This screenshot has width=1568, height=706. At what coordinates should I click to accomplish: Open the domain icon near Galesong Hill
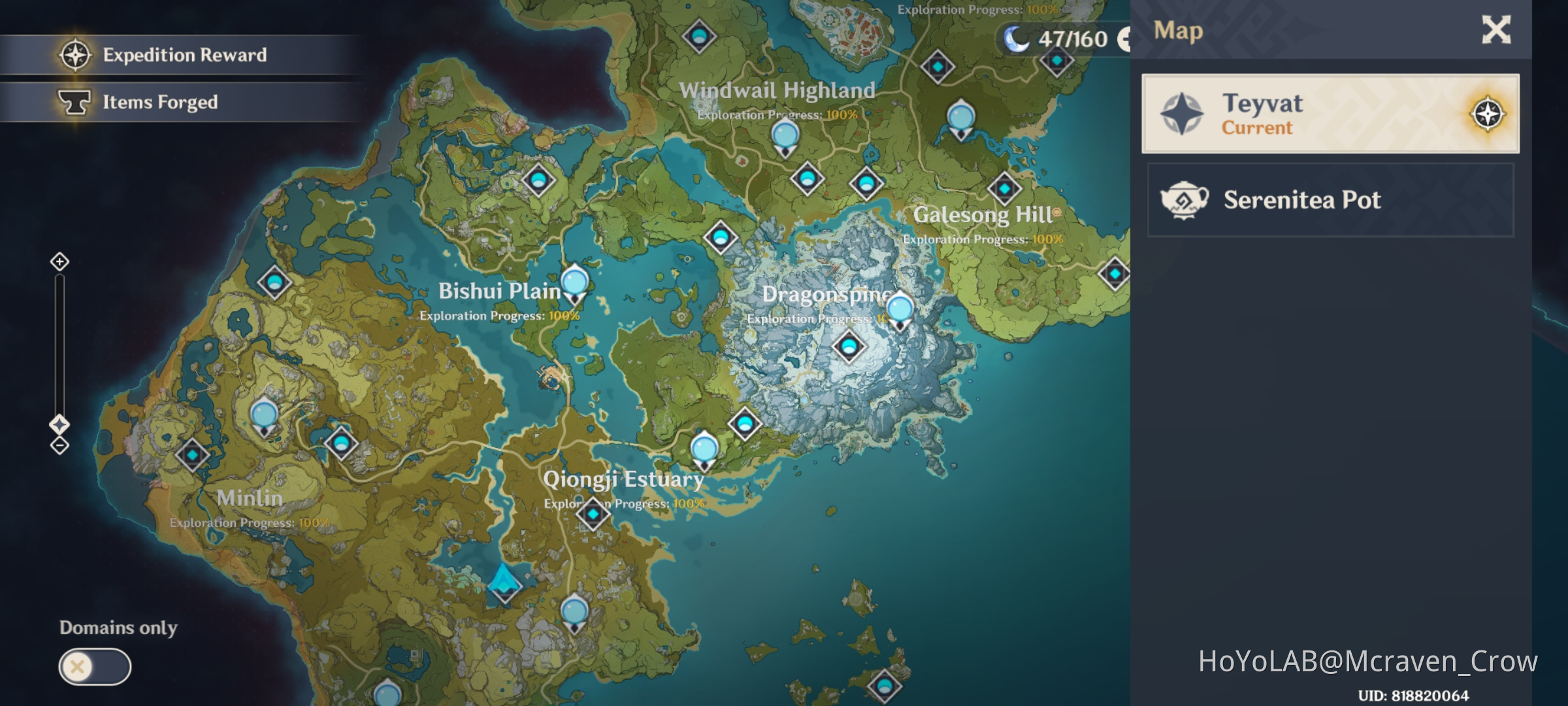1007,190
